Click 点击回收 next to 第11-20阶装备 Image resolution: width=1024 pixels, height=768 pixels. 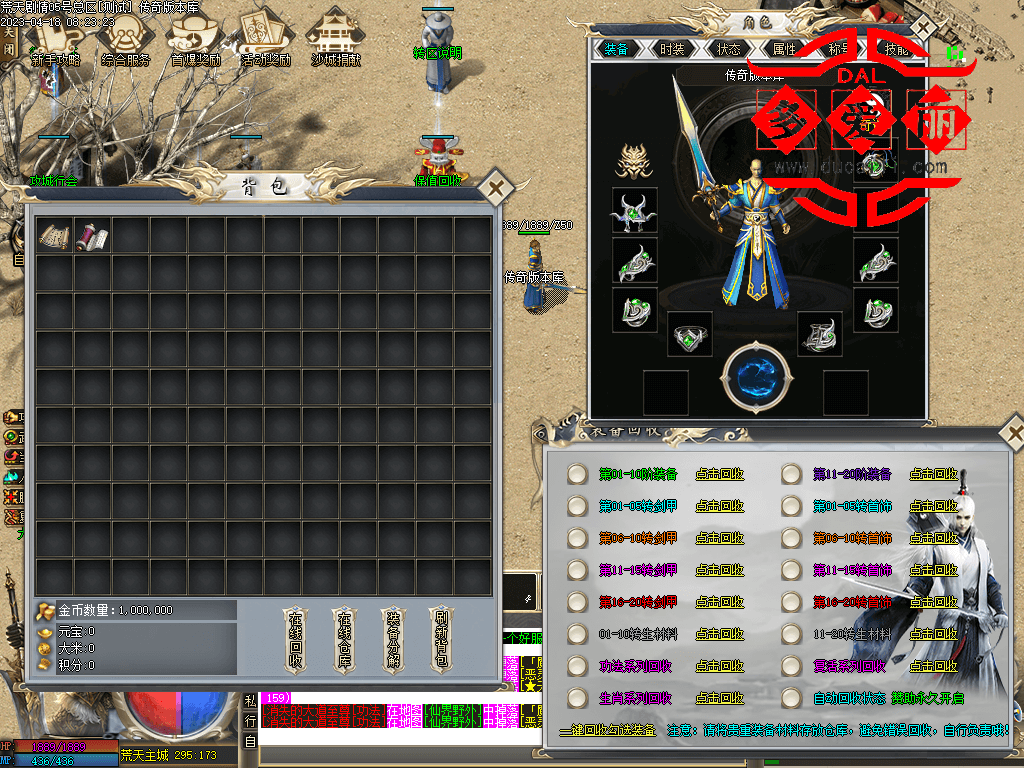tap(934, 474)
